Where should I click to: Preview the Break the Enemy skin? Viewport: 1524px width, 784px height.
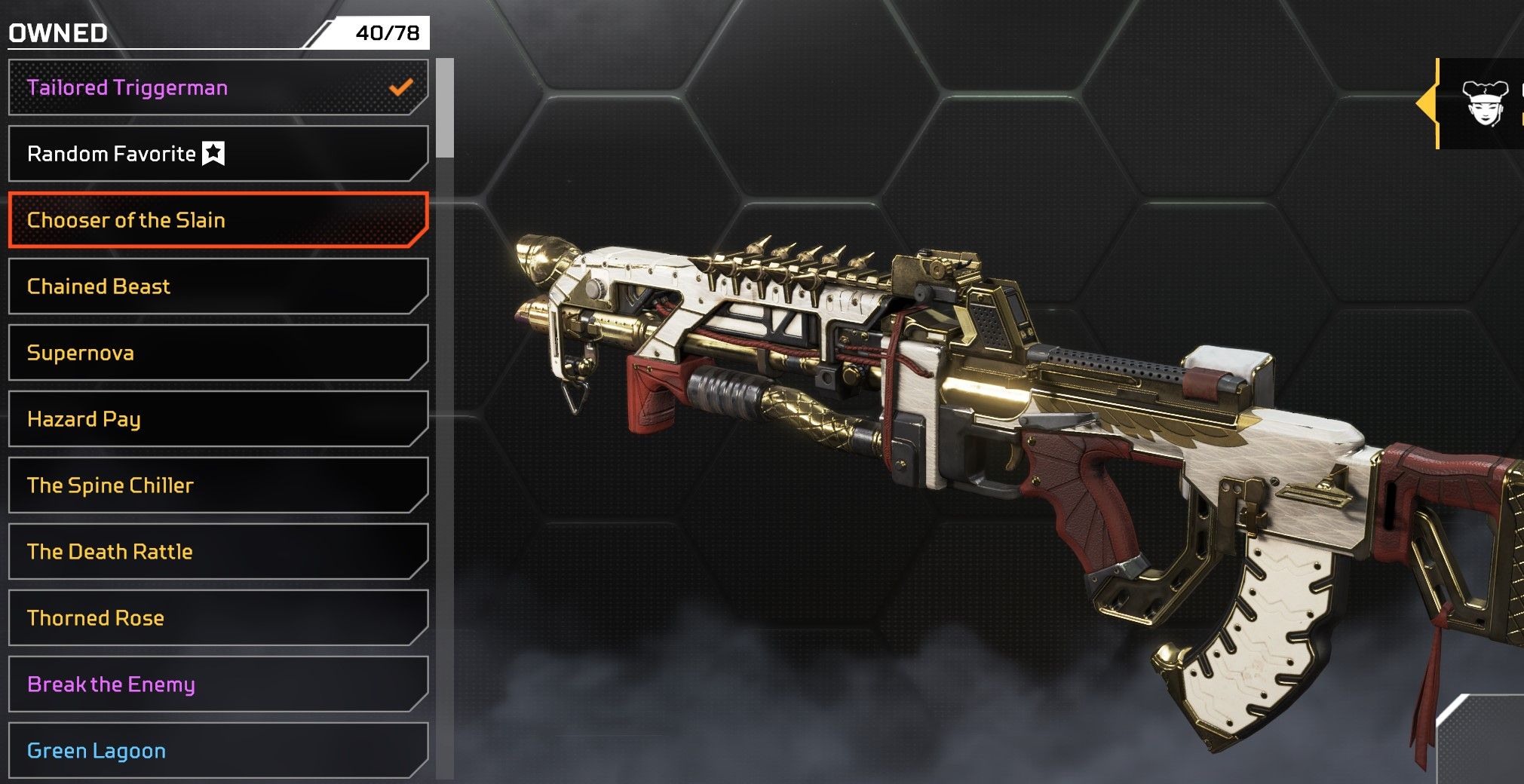(217, 684)
